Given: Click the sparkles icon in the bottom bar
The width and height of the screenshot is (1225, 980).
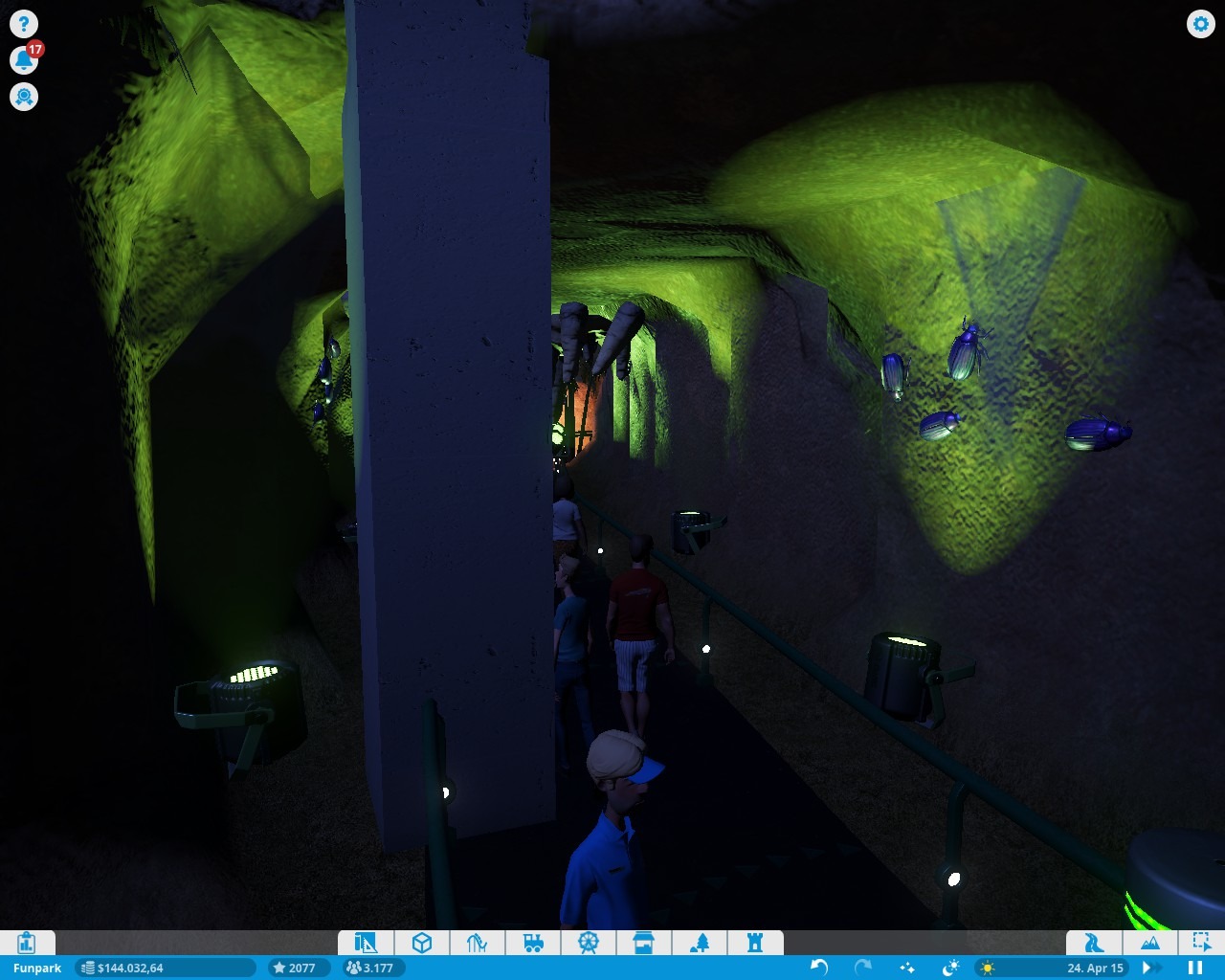Looking at the screenshot, I should pos(906,968).
